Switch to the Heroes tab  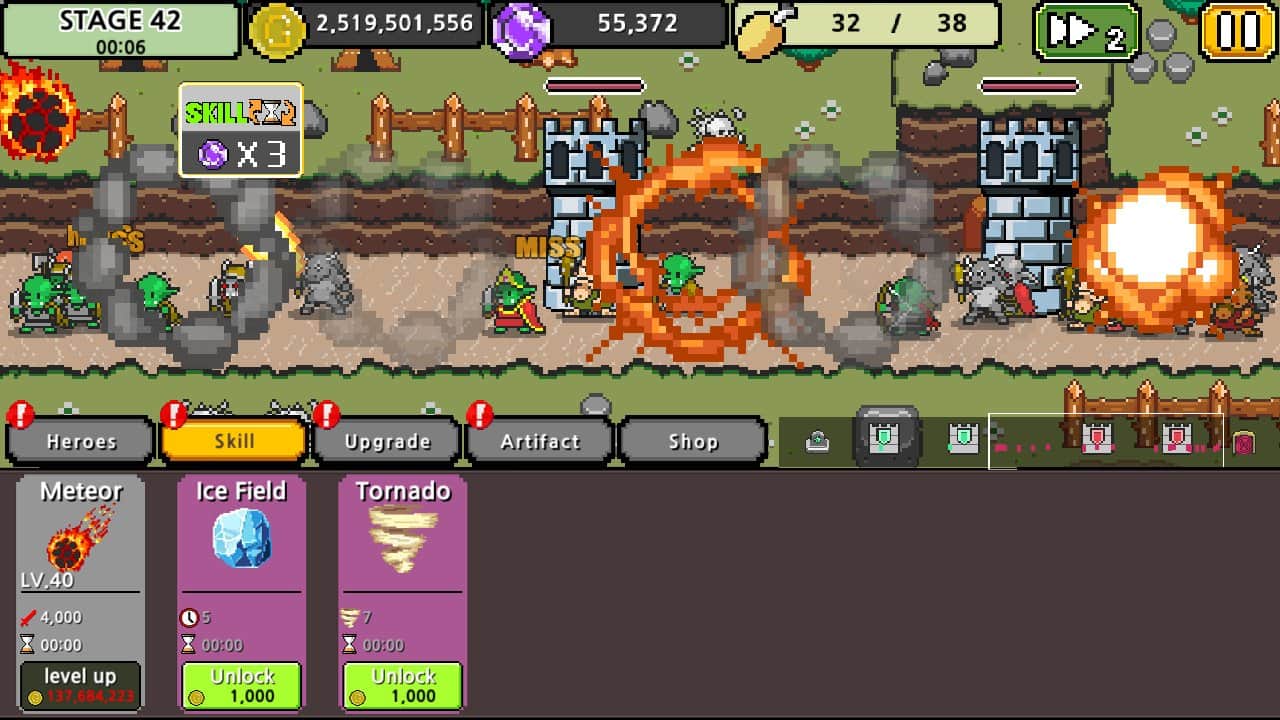pyautogui.click(x=79, y=441)
